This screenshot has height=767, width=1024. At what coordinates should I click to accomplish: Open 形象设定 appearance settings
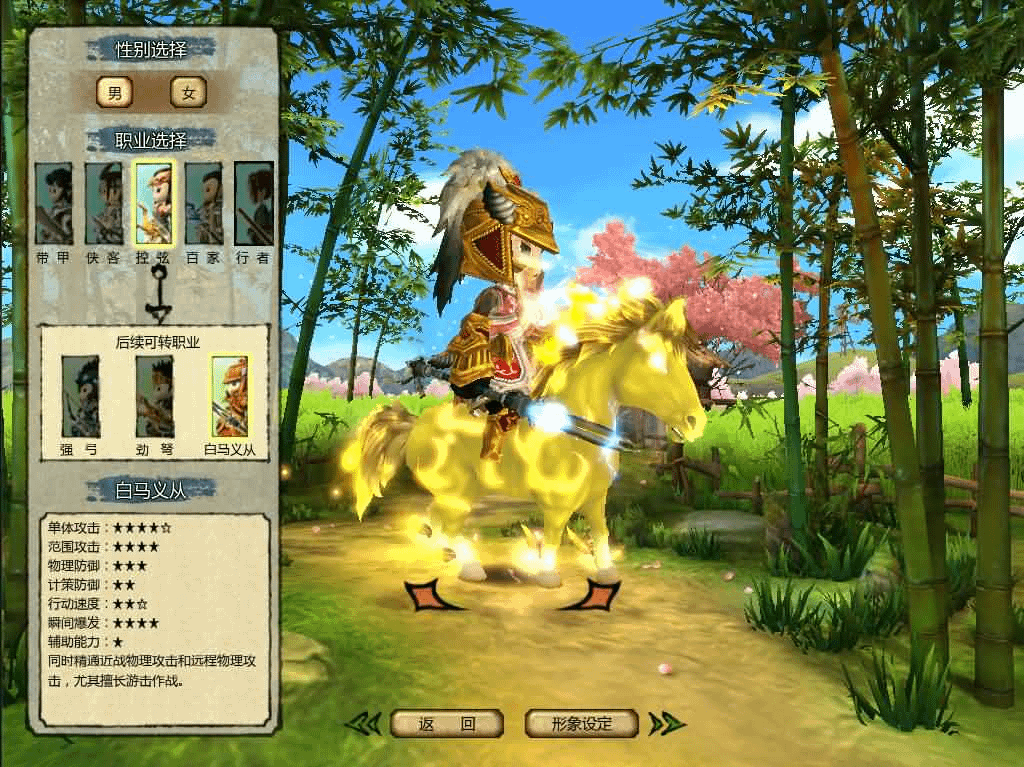click(582, 724)
